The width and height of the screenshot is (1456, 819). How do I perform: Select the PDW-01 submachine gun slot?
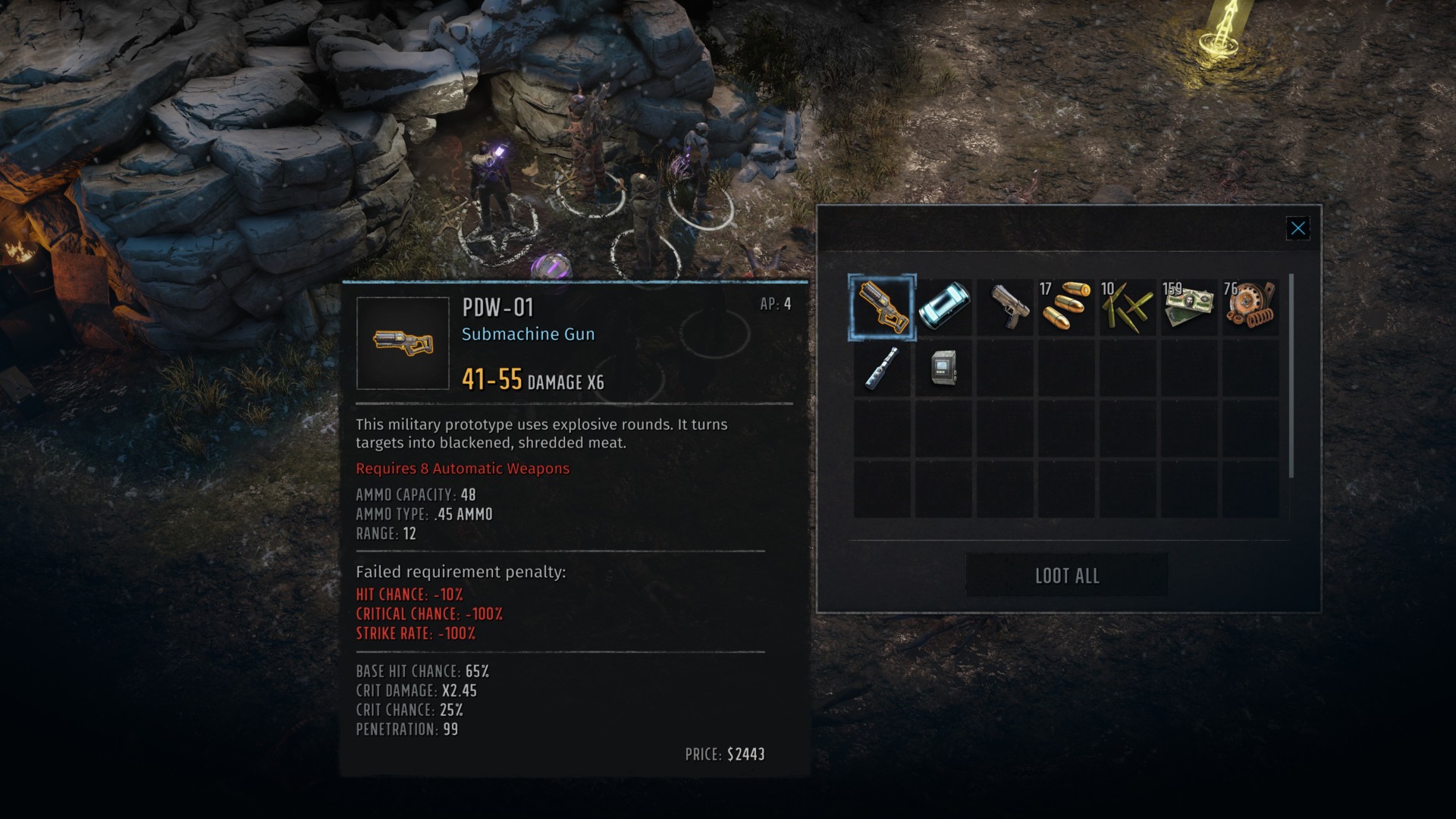[882, 307]
